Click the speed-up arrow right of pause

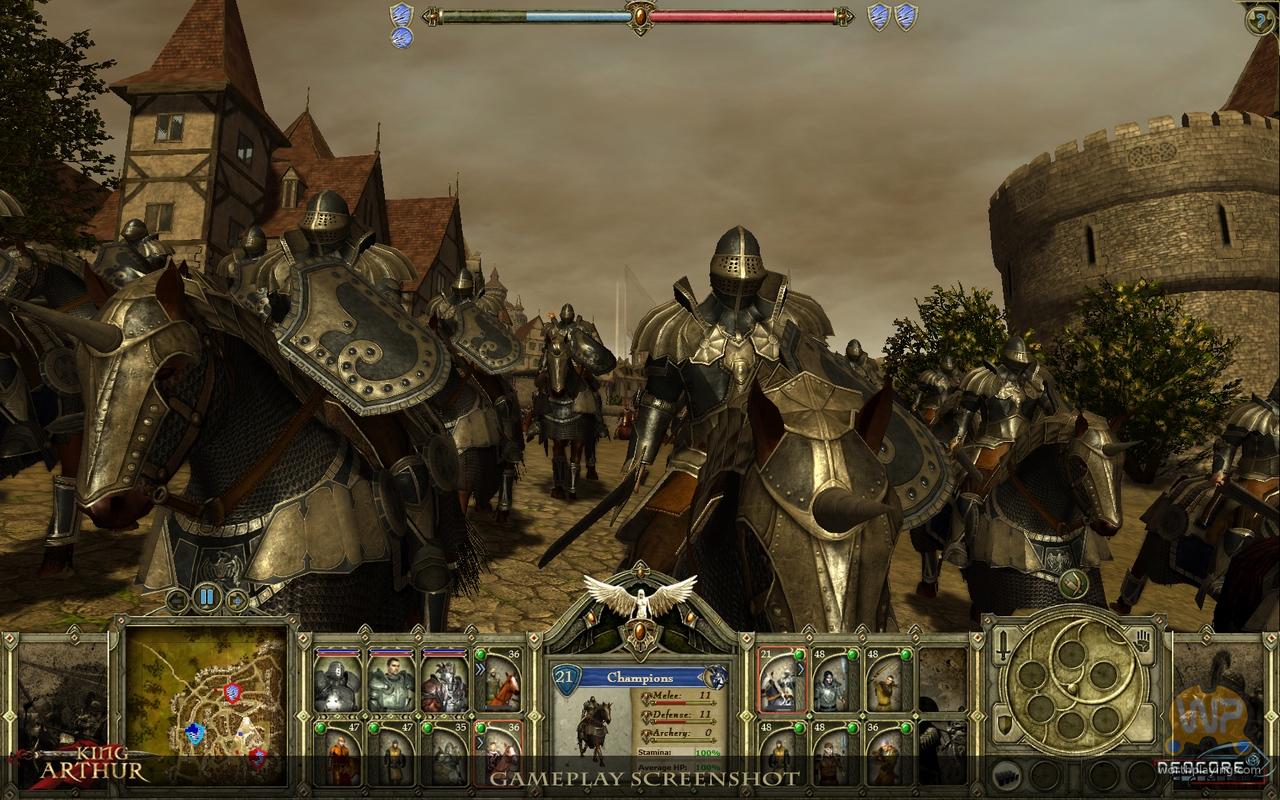(238, 601)
